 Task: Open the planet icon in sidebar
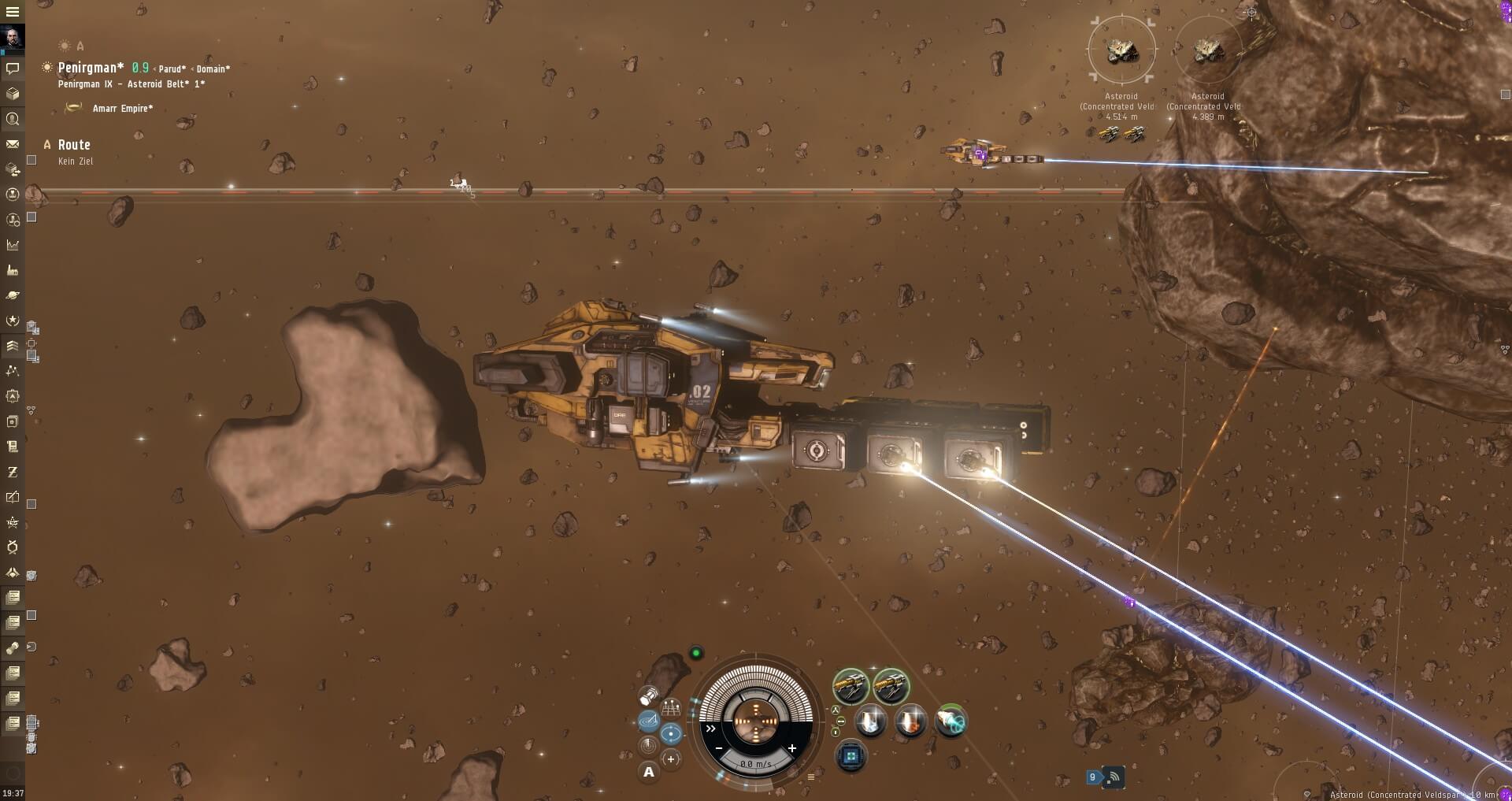(13, 295)
